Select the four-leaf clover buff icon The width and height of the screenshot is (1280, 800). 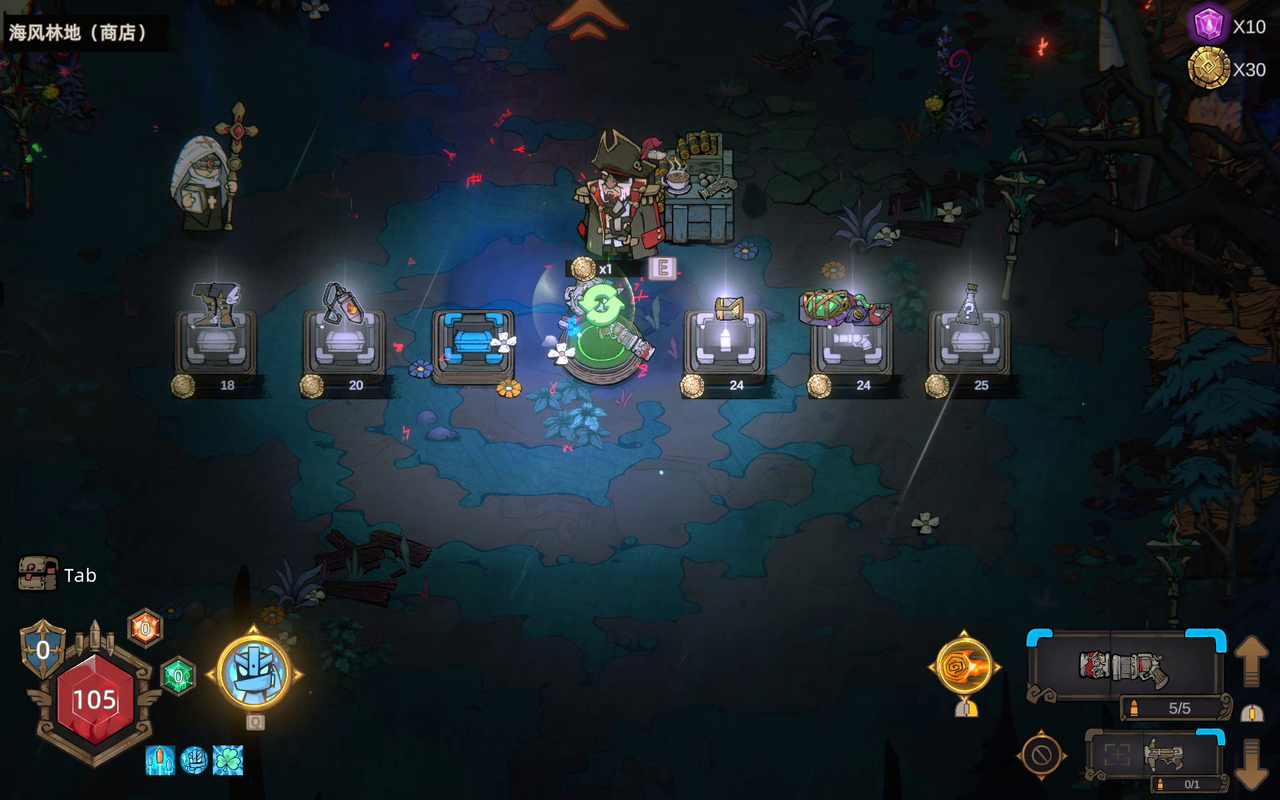[227, 760]
